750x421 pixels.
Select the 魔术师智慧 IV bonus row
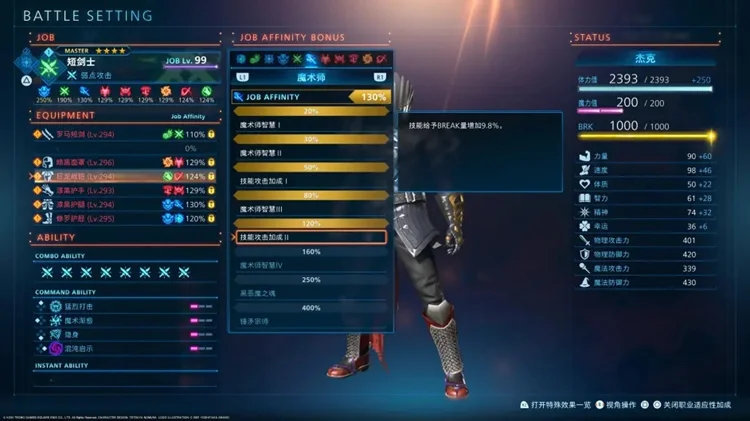point(308,265)
